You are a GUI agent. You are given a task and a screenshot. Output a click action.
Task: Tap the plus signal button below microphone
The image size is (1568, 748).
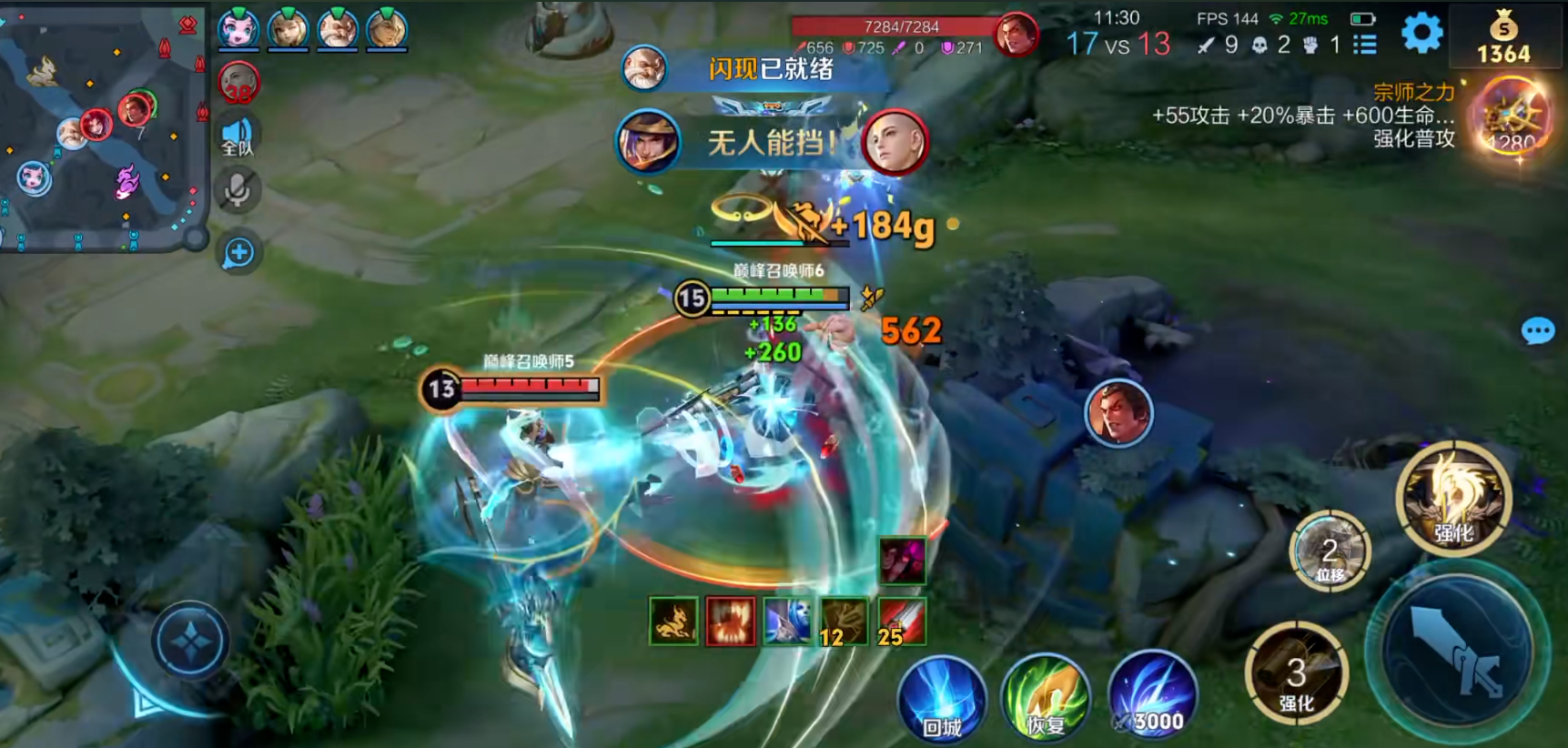point(238,253)
